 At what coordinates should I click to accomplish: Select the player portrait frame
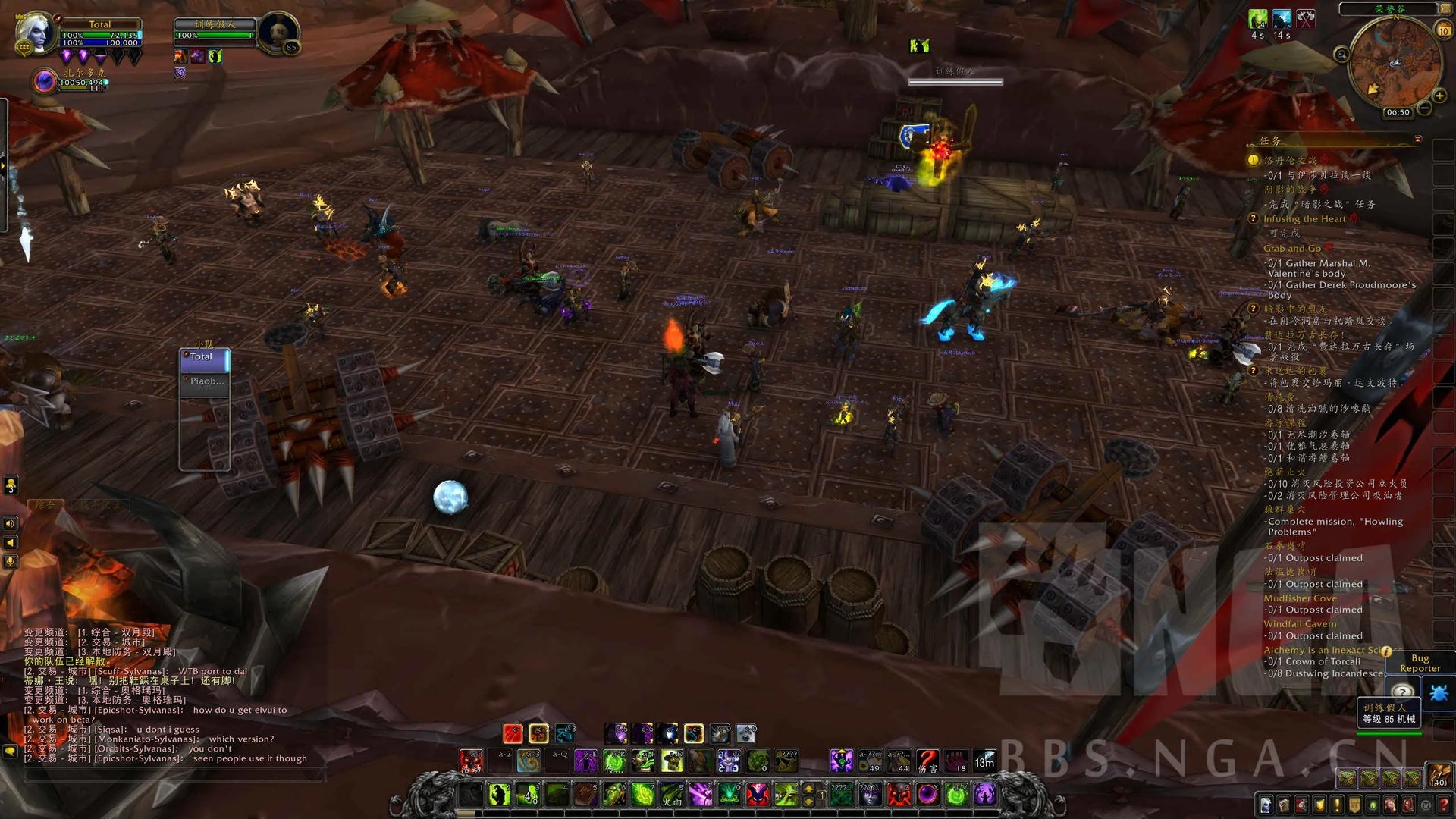(35, 34)
